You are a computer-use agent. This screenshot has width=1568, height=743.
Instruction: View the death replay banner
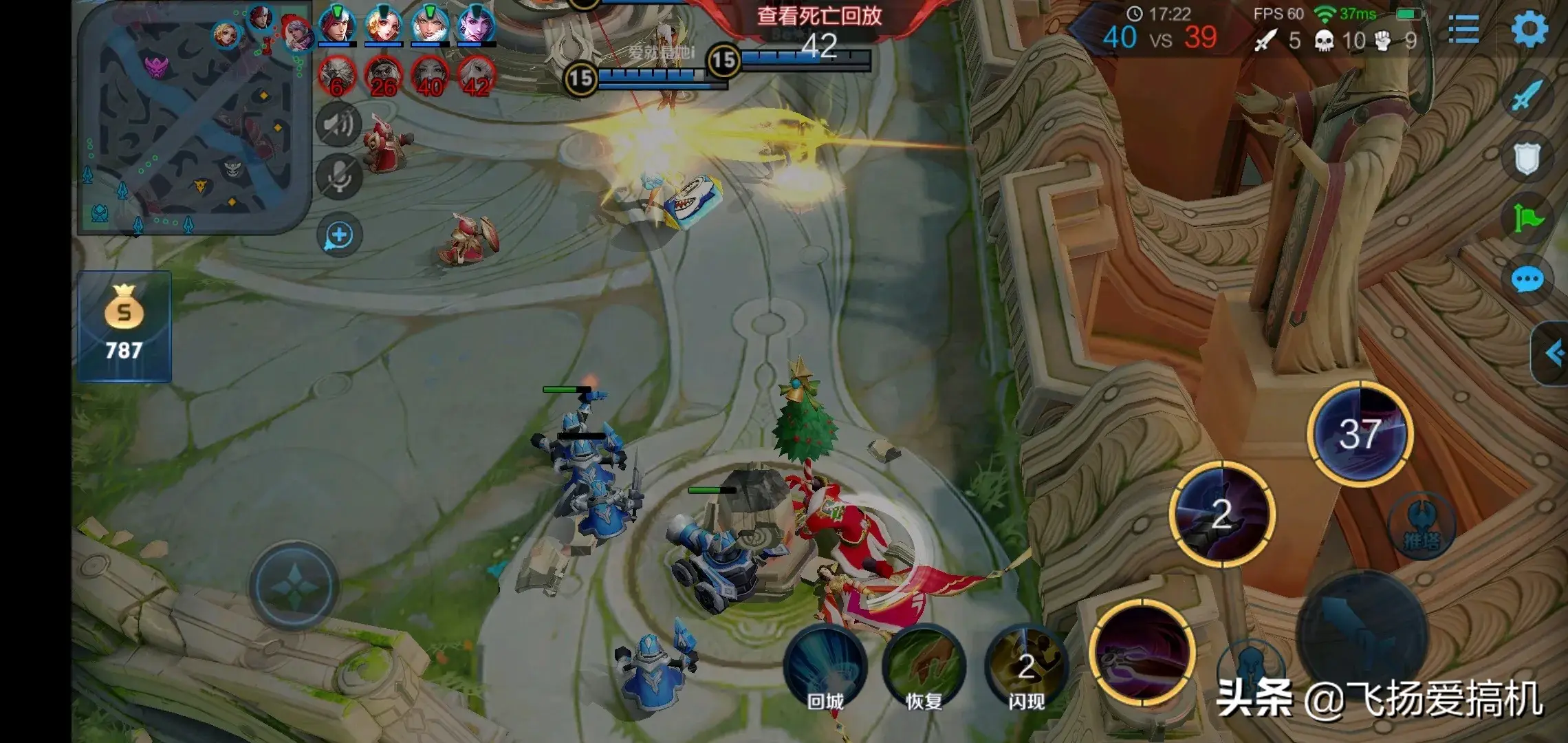click(x=818, y=17)
